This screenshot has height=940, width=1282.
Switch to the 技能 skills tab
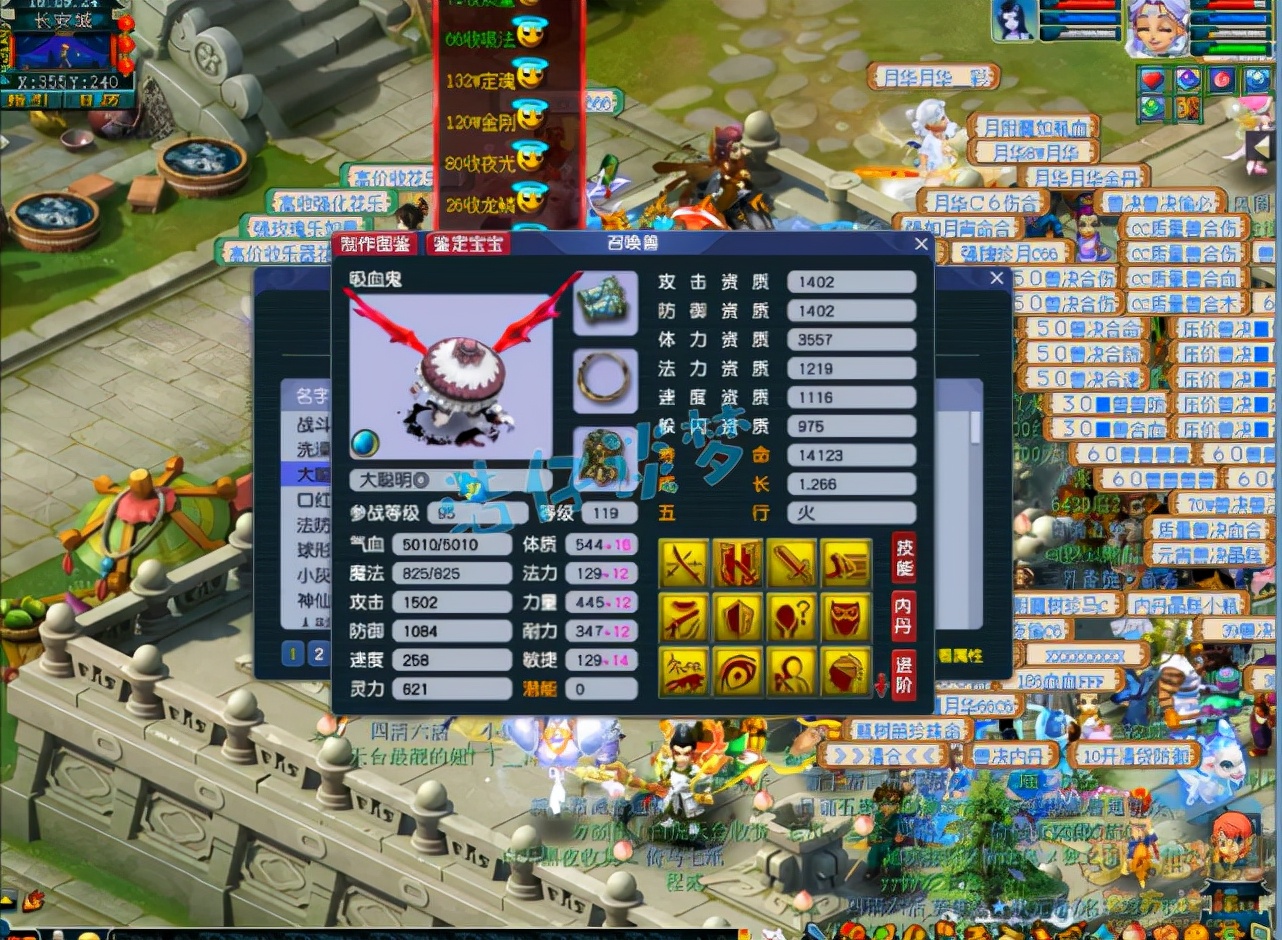click(903, 557)
